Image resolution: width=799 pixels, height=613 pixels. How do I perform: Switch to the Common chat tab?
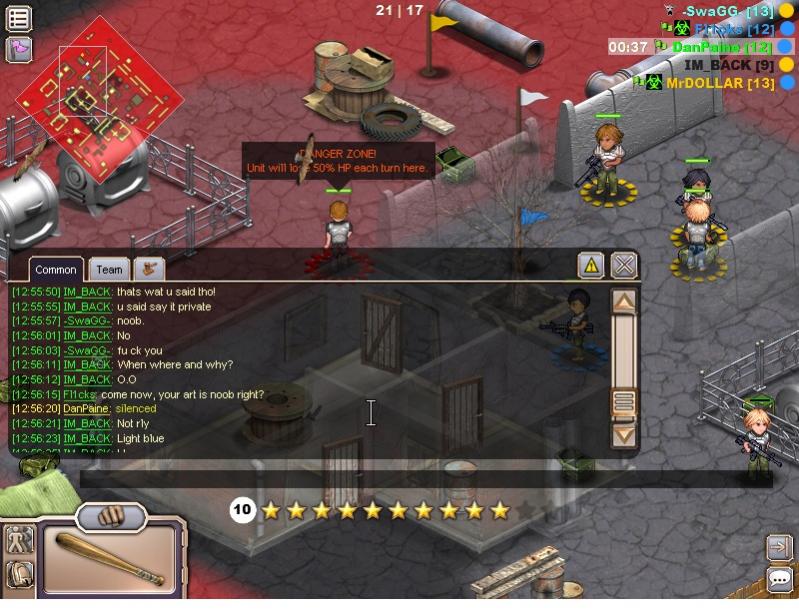56,269
